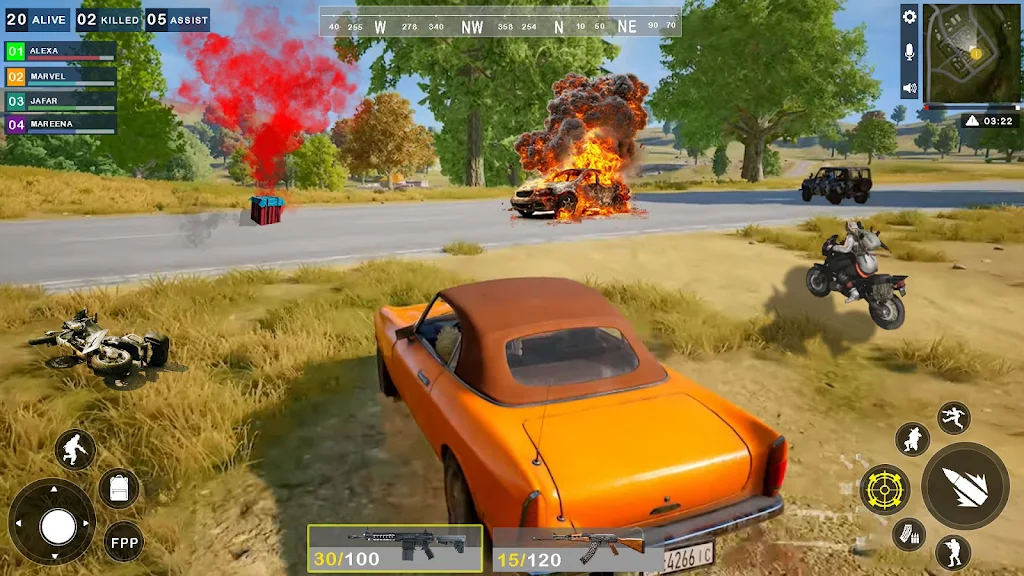Open the backpack inventory
Viewport: 1024px width, 576px height.
coord(119,488)
